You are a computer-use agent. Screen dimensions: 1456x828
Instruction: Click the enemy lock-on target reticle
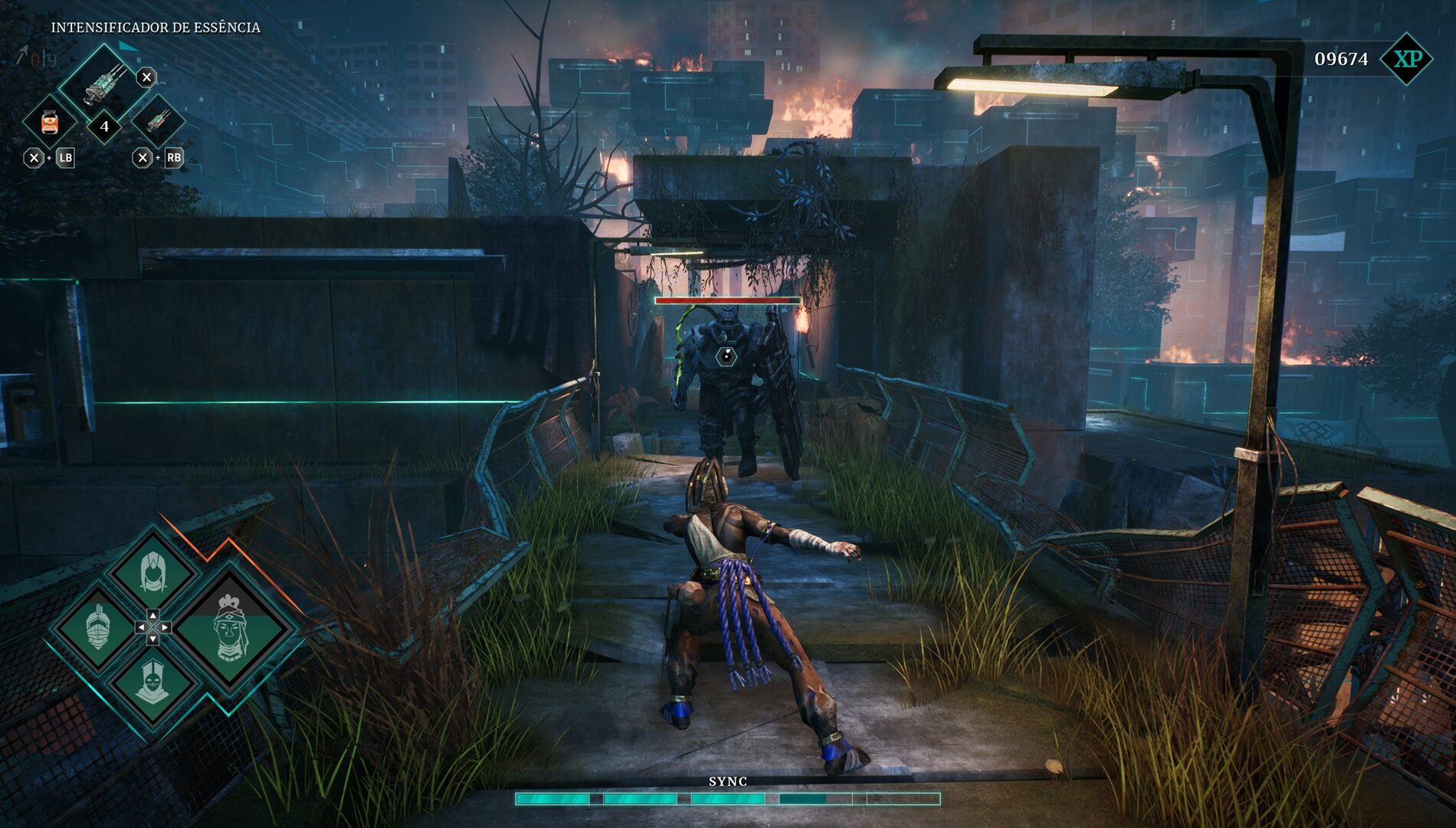[726, 356]
